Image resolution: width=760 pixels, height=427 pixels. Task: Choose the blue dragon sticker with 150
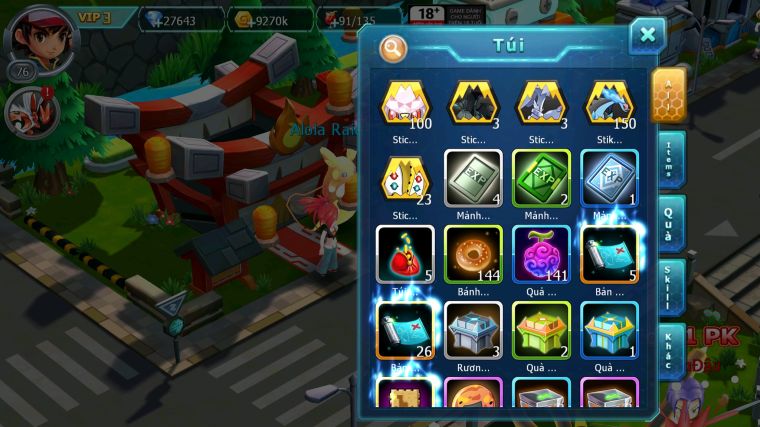tap(609, 103)
